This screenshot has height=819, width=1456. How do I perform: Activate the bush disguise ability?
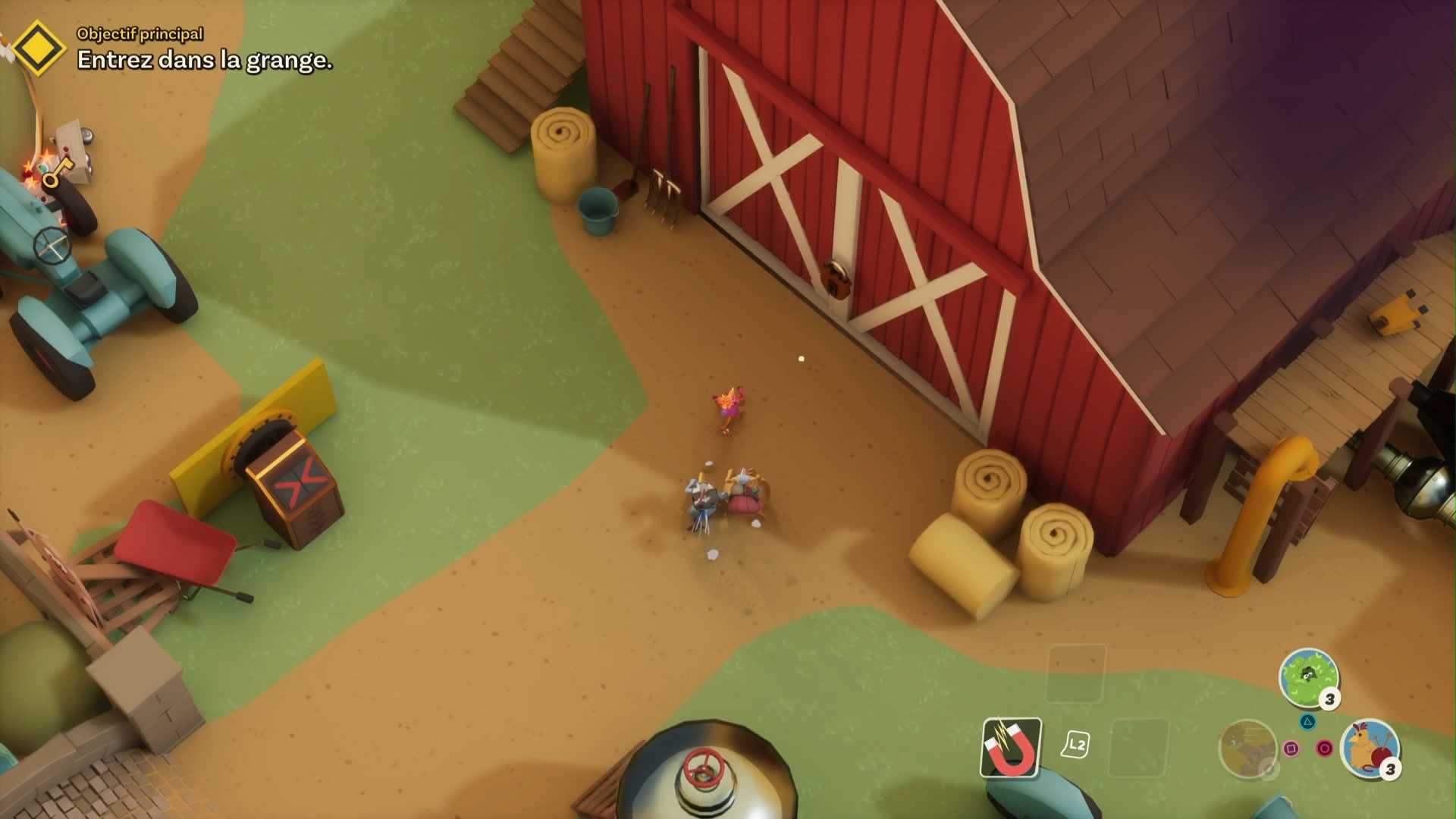click(1307, 676)
